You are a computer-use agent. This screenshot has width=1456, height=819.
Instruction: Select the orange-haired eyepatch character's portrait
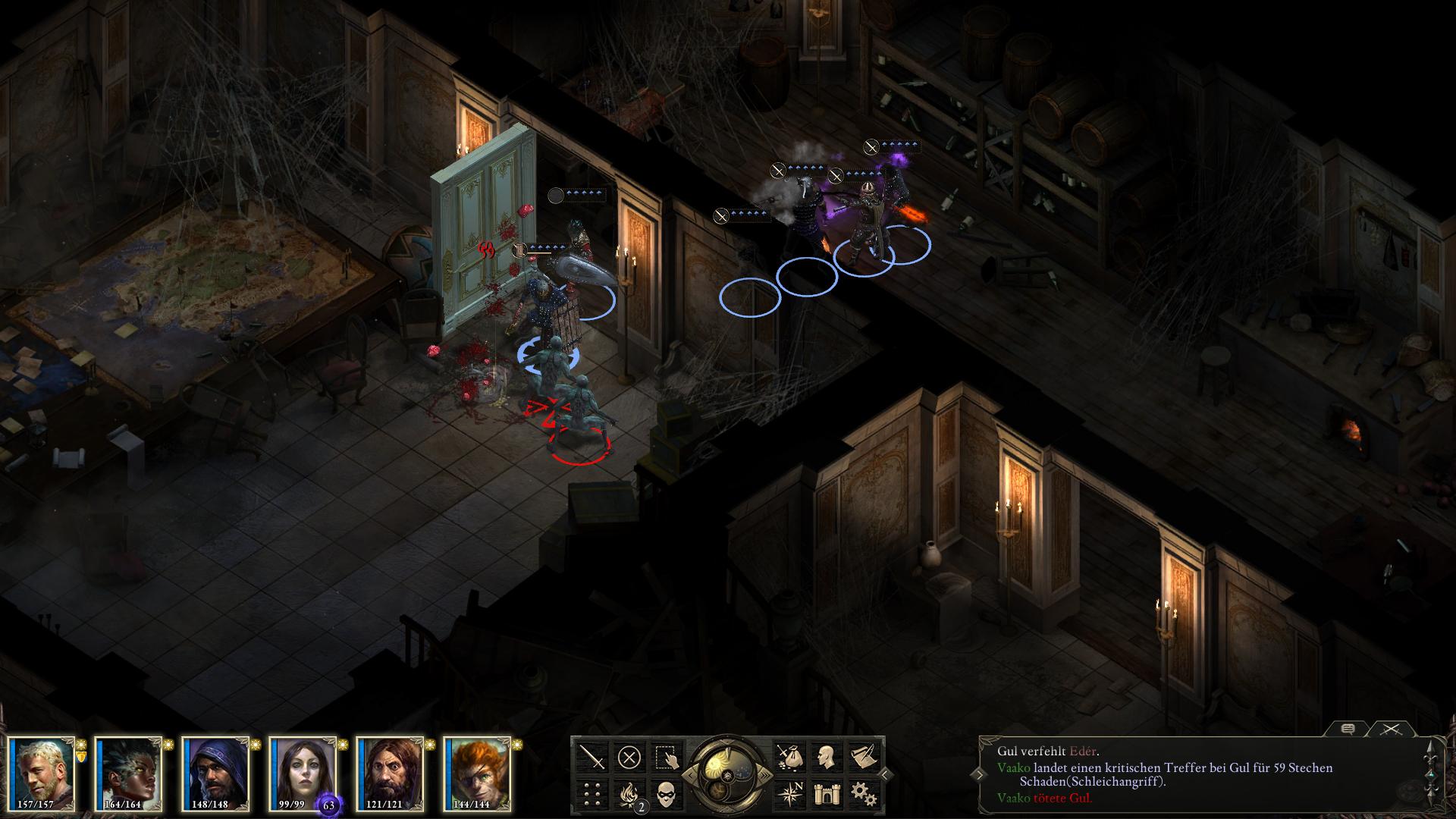tap(477, 772)
